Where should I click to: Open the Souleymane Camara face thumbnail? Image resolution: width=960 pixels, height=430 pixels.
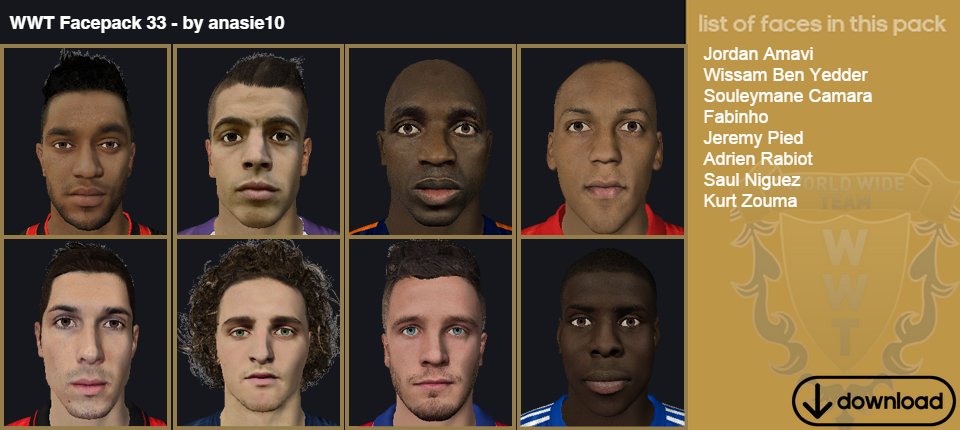tap(430, 141)
